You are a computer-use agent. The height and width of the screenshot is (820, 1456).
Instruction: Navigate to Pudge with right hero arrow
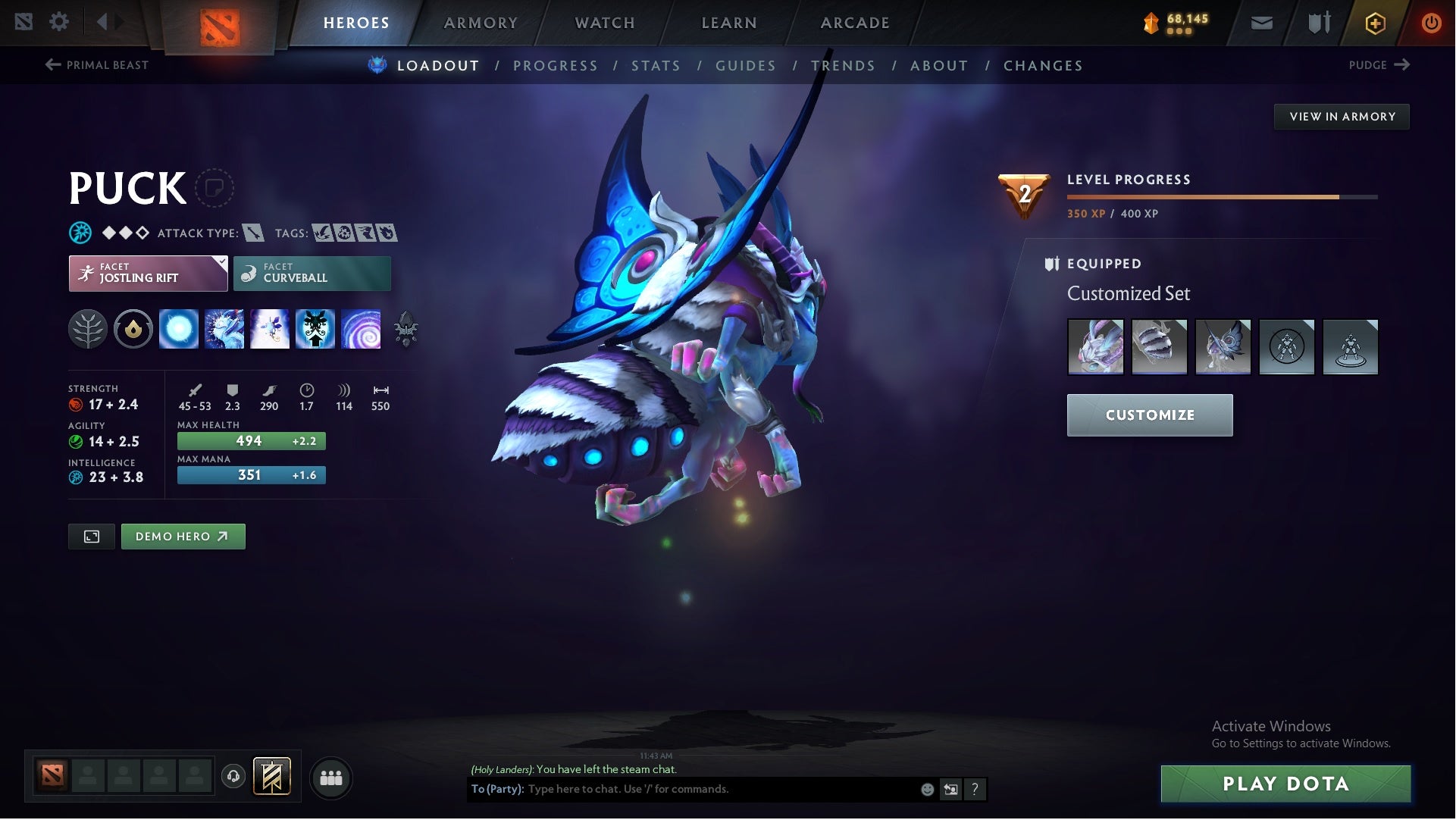click(1379, 65)
